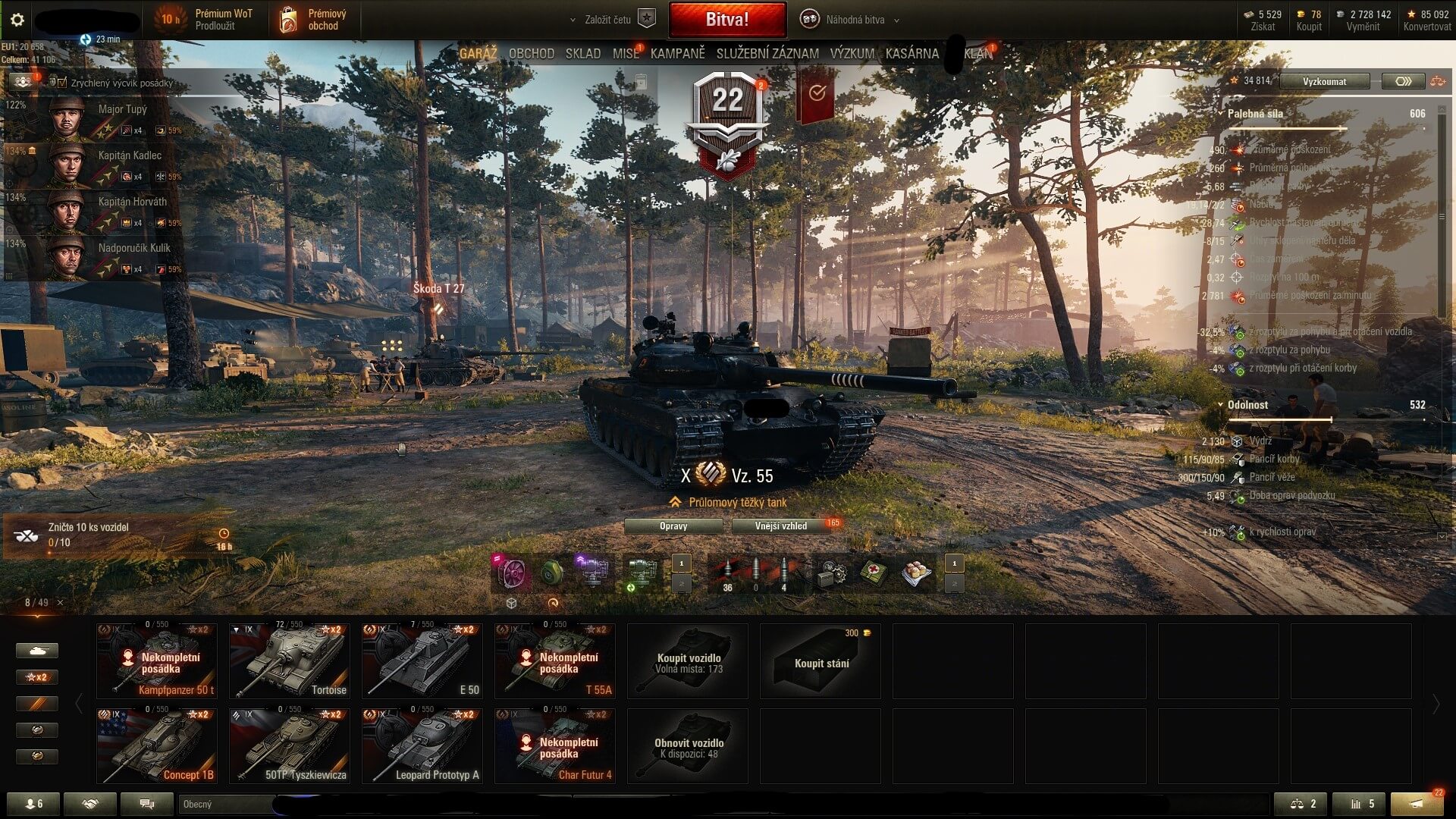This screenshot has width=1456, height=819.
Task: Toggle Zrychlený výcvik posádky checkbox
Action: (62, 83)
